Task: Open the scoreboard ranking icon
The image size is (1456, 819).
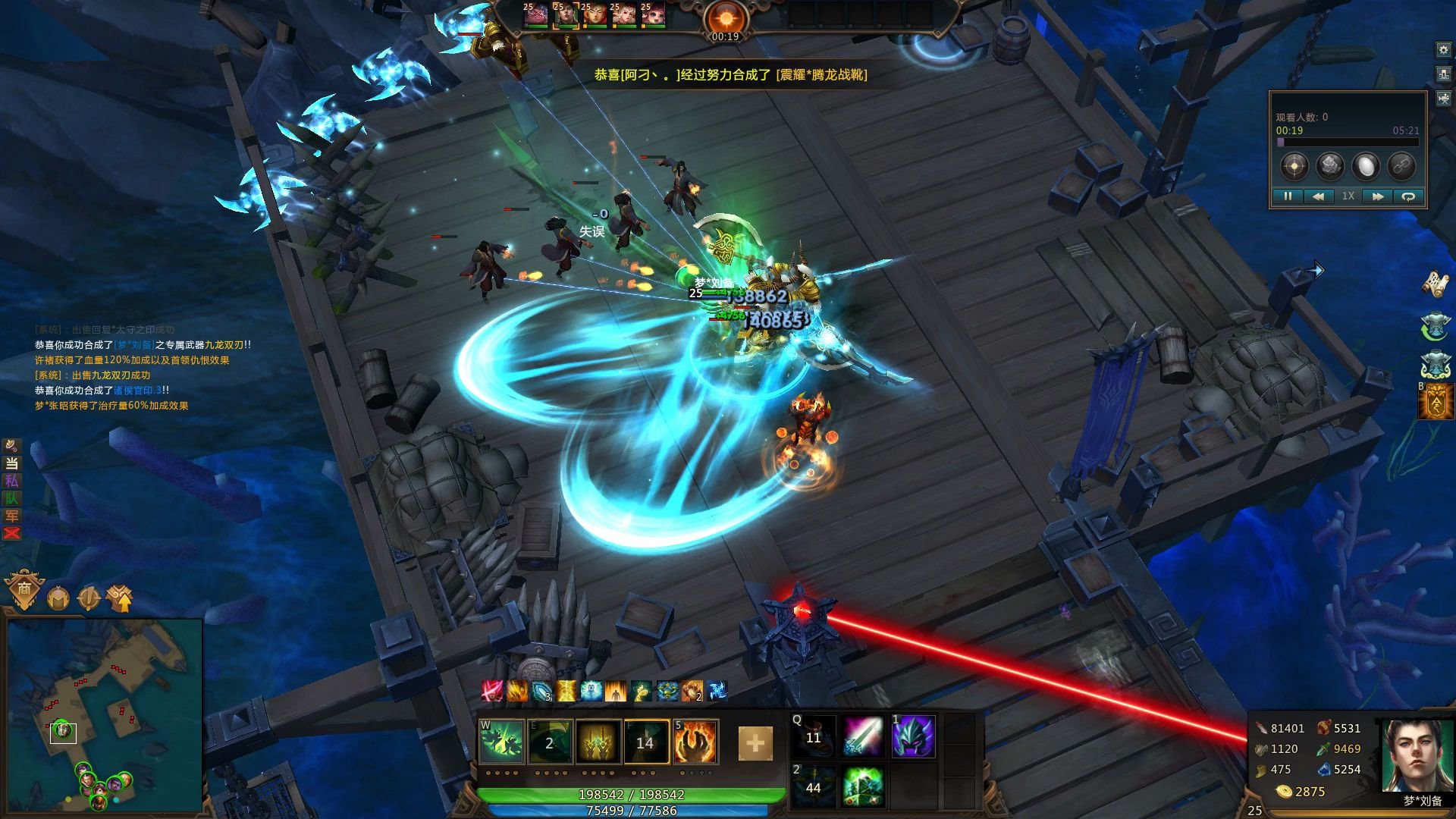Action: [1443, 74]
